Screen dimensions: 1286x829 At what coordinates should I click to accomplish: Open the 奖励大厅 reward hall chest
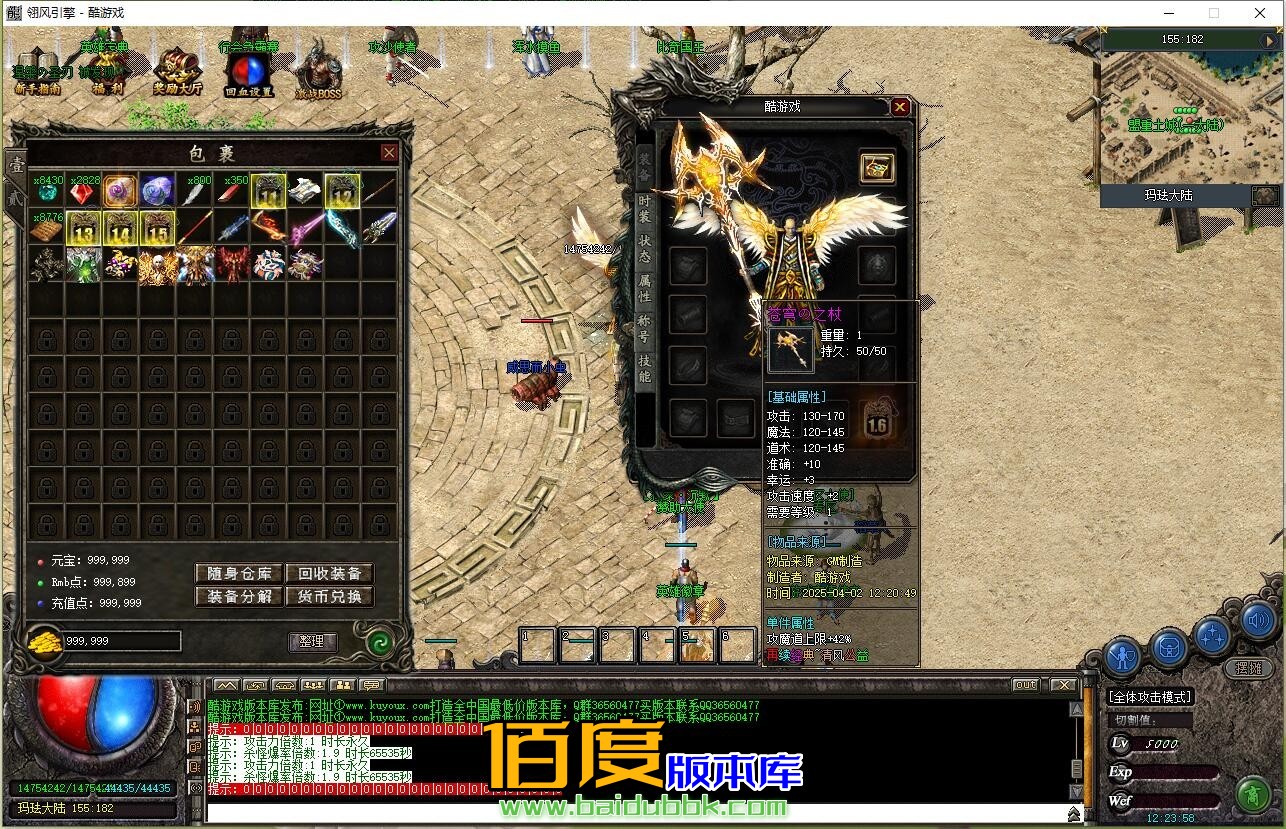pos(177,70)
